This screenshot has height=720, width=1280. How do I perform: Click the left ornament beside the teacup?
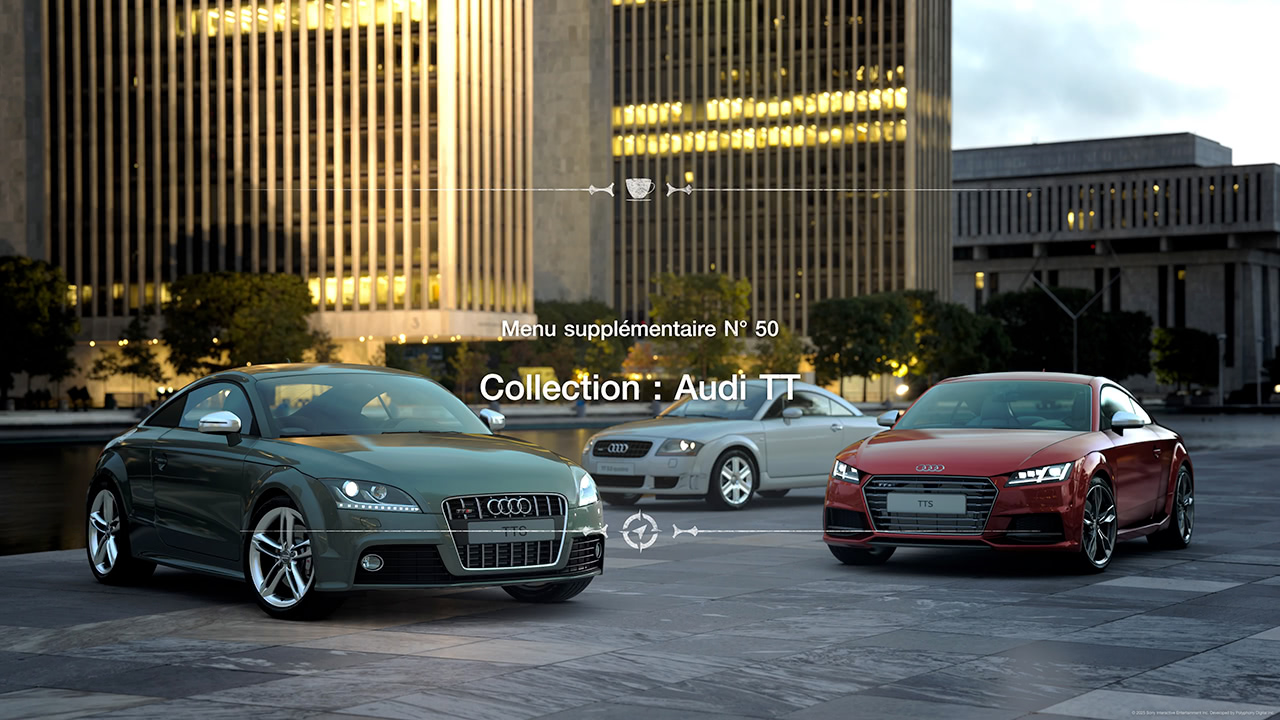(x=602, y=189)
